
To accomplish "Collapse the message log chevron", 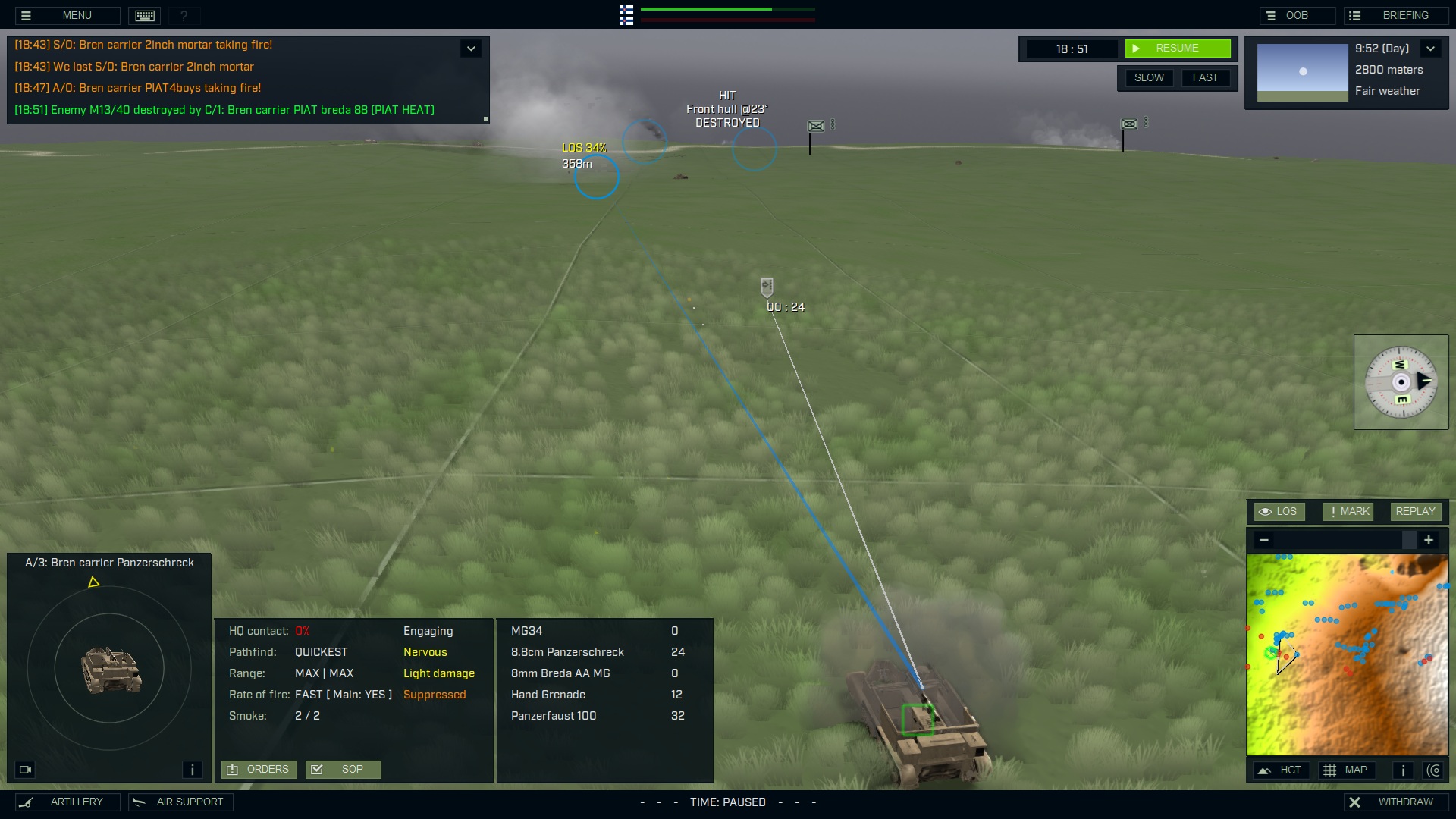I will (x=470, y=48).
